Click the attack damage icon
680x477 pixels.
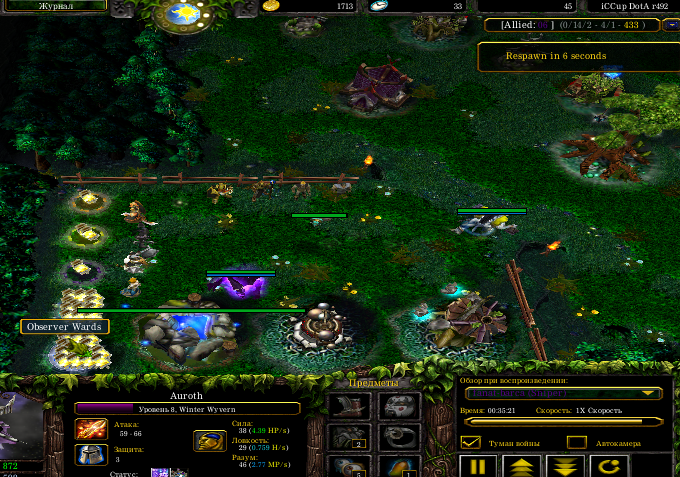90,429
